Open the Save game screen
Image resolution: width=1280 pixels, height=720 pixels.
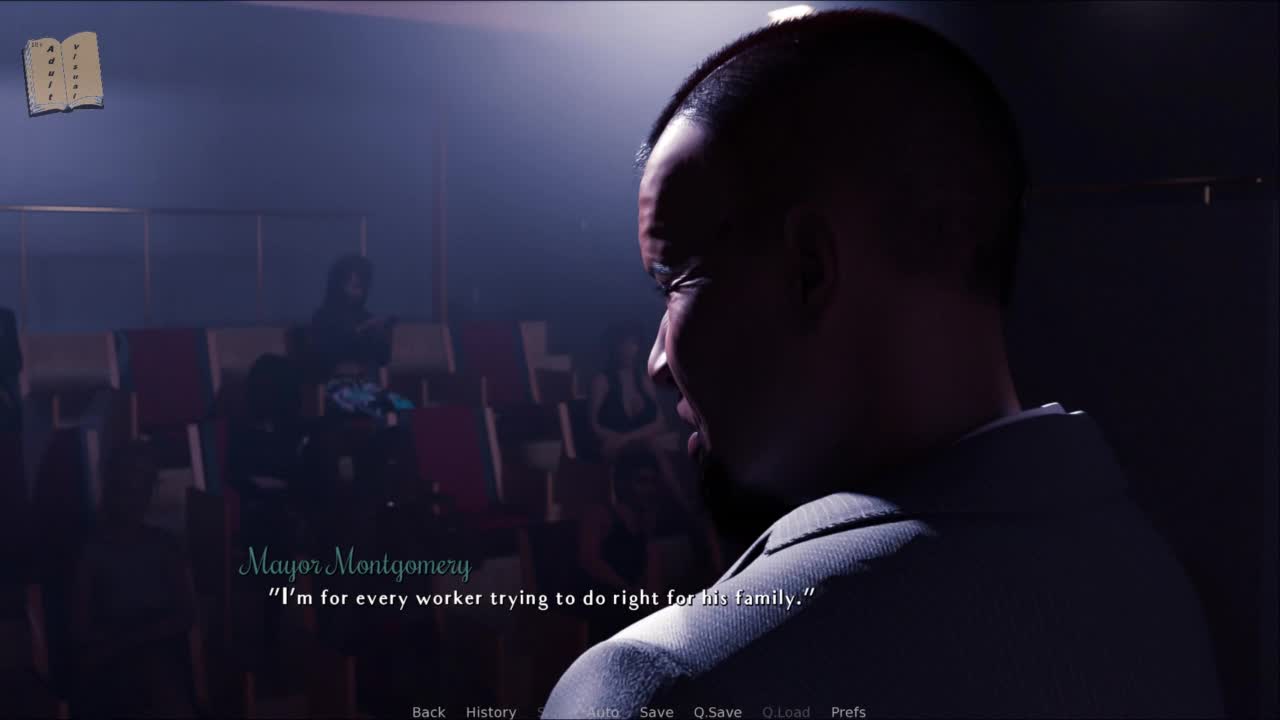point(656,712)
